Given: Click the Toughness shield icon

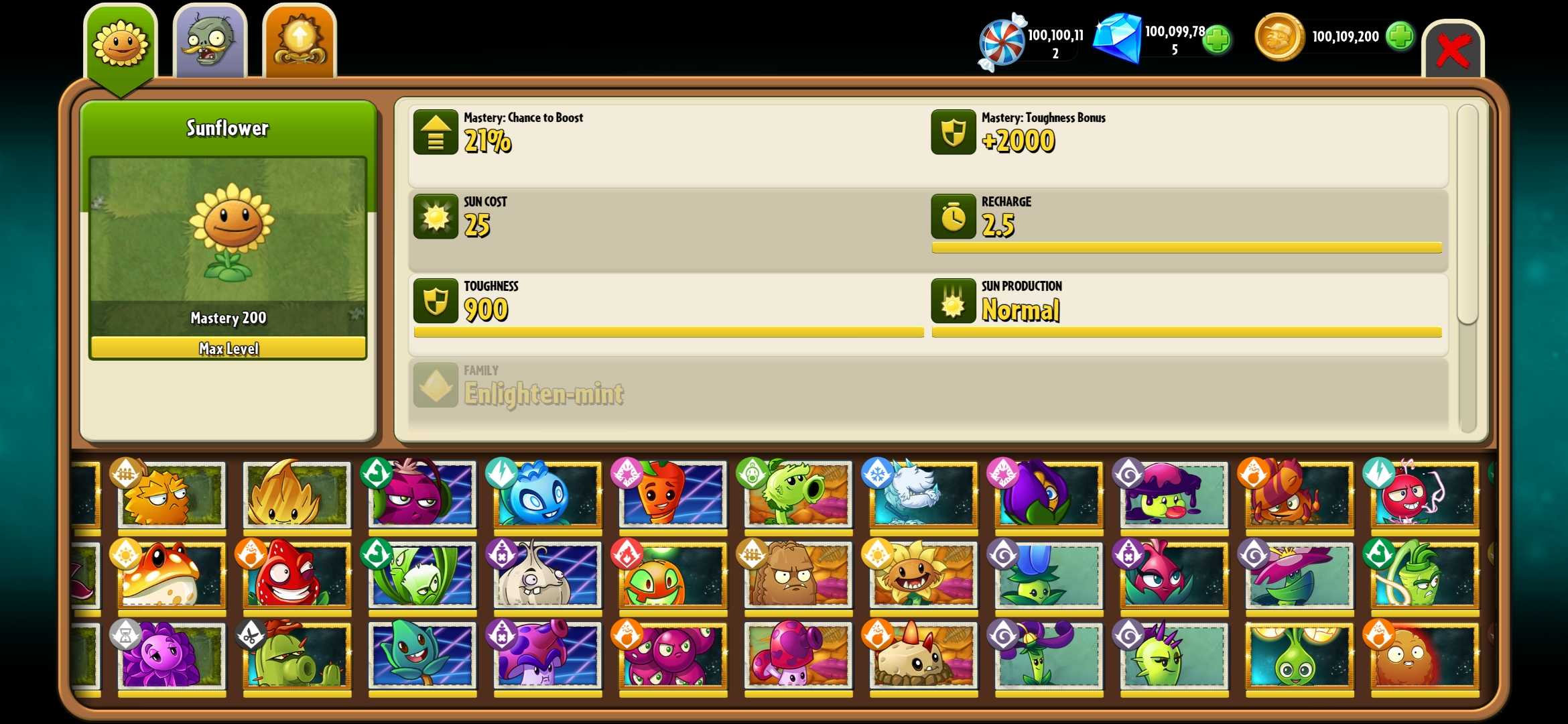Looking at the screenshot, I should coord(436,302).
